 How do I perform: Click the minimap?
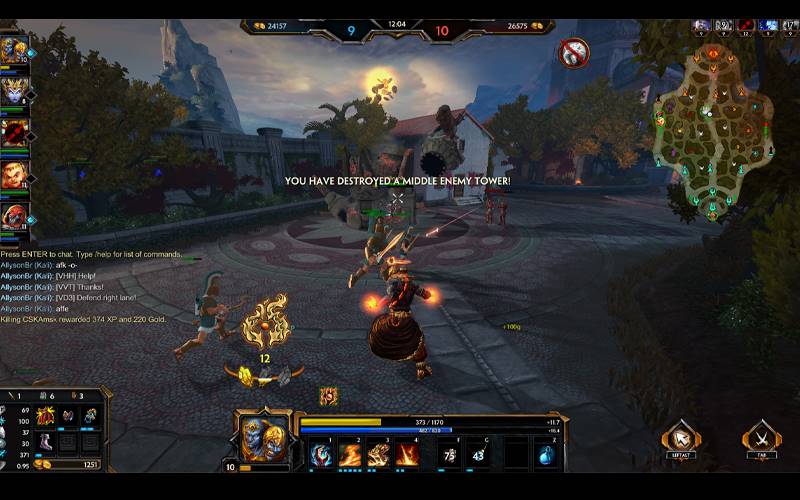click(x=712, y=140)
